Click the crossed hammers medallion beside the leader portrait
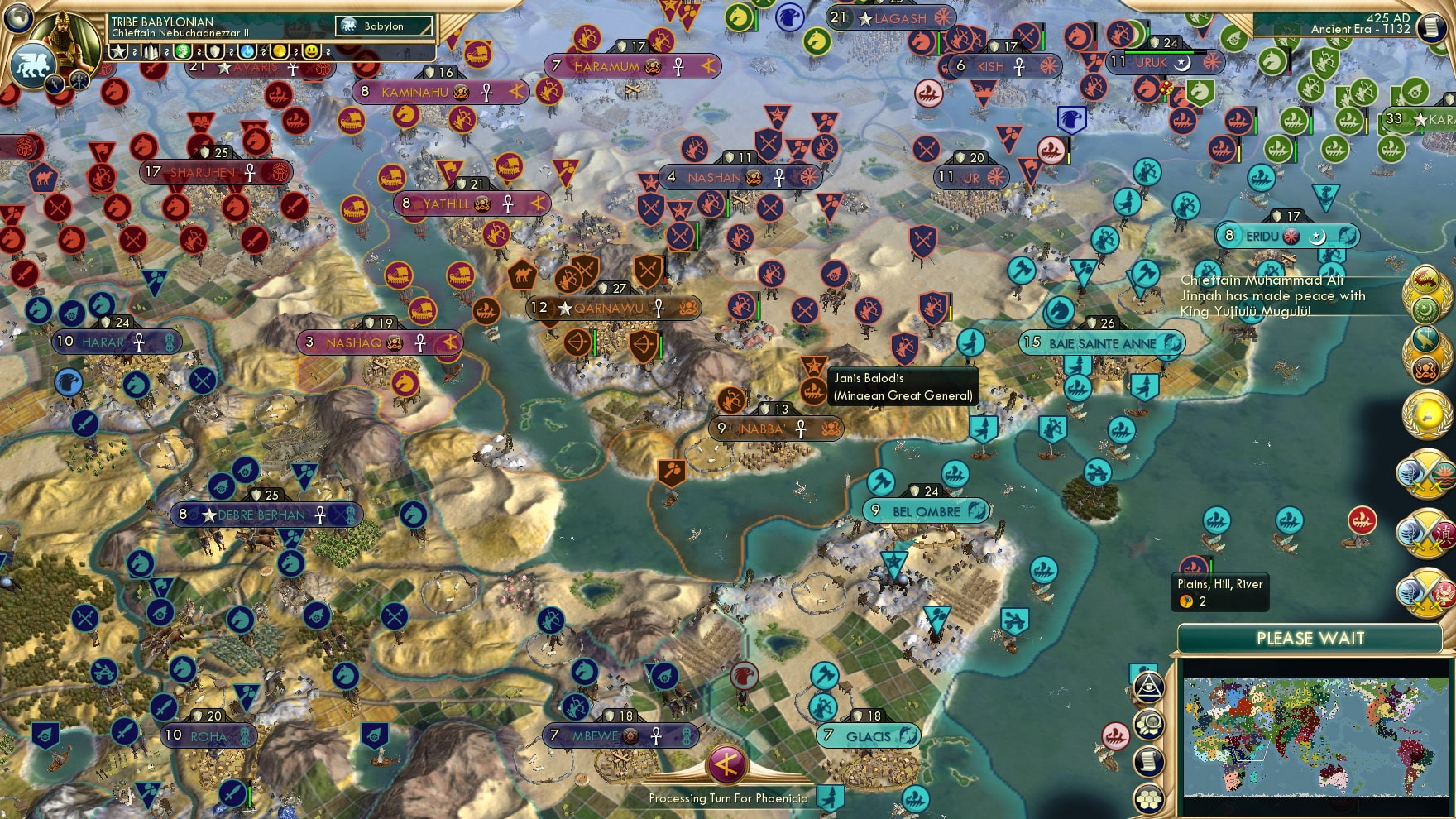Image resolution: width=1456 pixels, height=819 pixels. (x=79, y=80)
